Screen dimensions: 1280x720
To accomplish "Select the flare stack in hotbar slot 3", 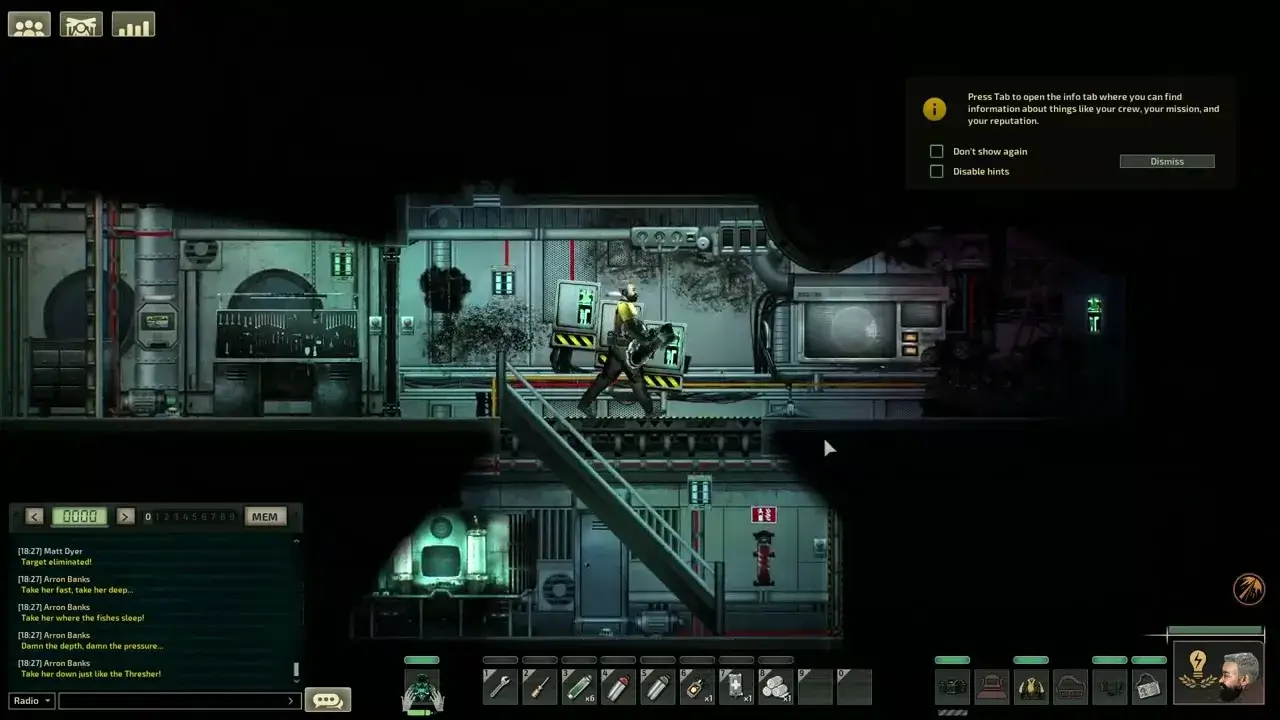I will 578,687.
